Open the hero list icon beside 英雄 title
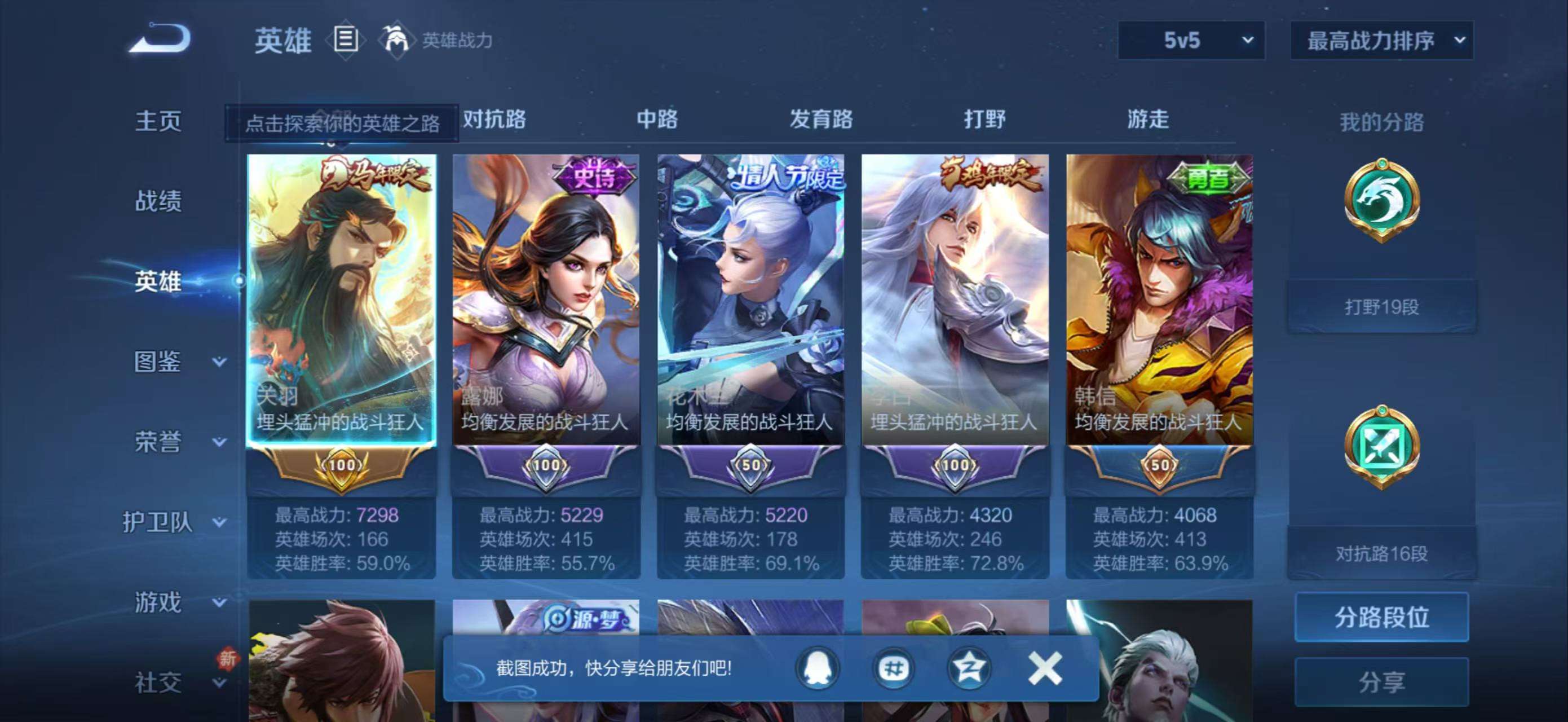This screenshot has width=1568, height=722. pyautogui.click(x=346, y=40)
